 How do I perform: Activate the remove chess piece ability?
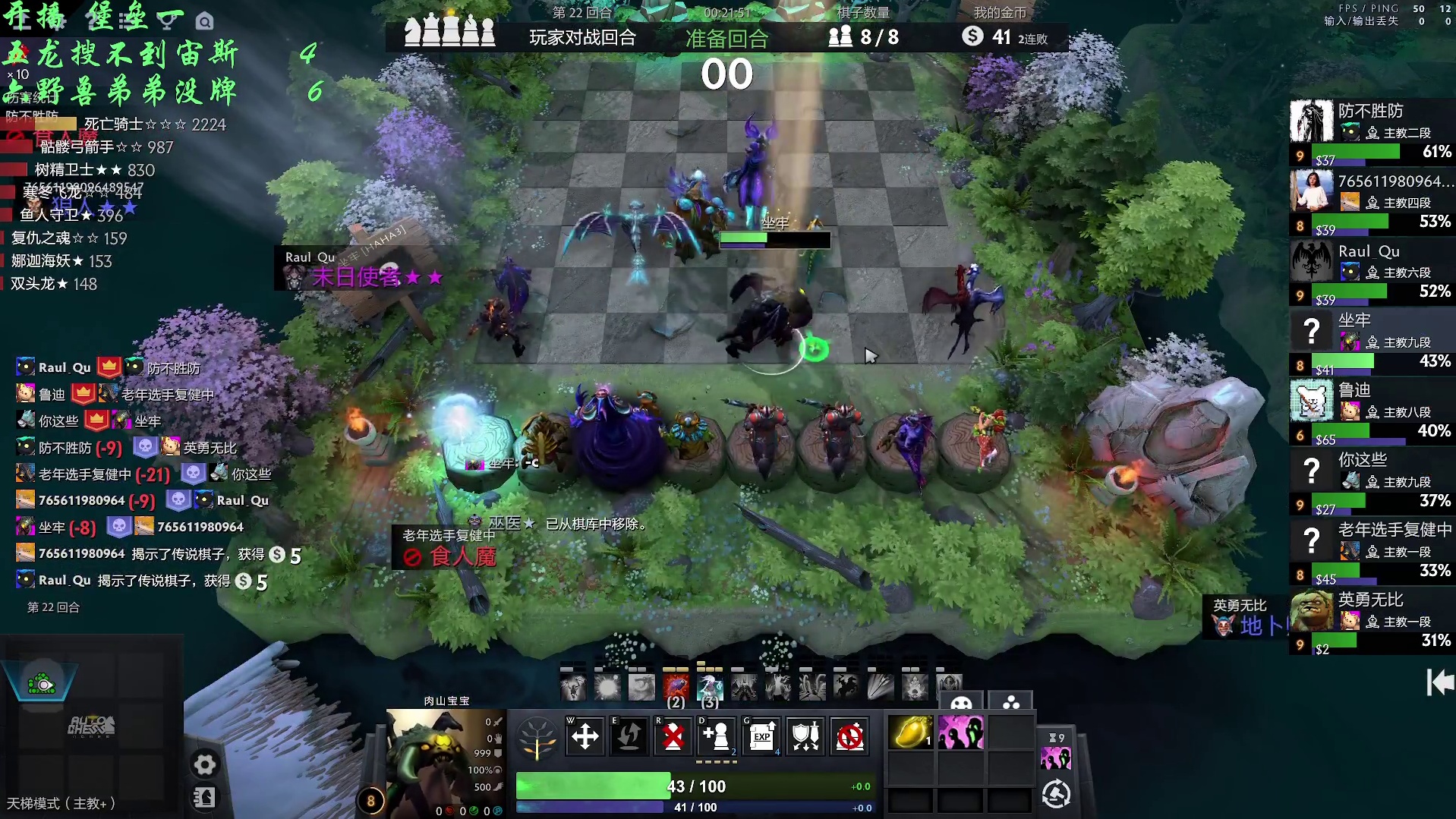(x=673, y=736)
